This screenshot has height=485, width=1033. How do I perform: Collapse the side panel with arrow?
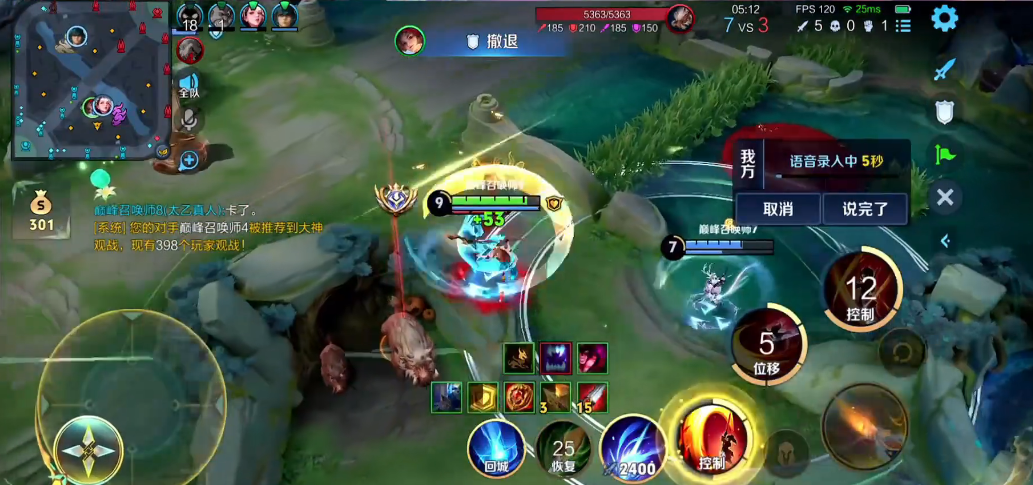(944, 240)
